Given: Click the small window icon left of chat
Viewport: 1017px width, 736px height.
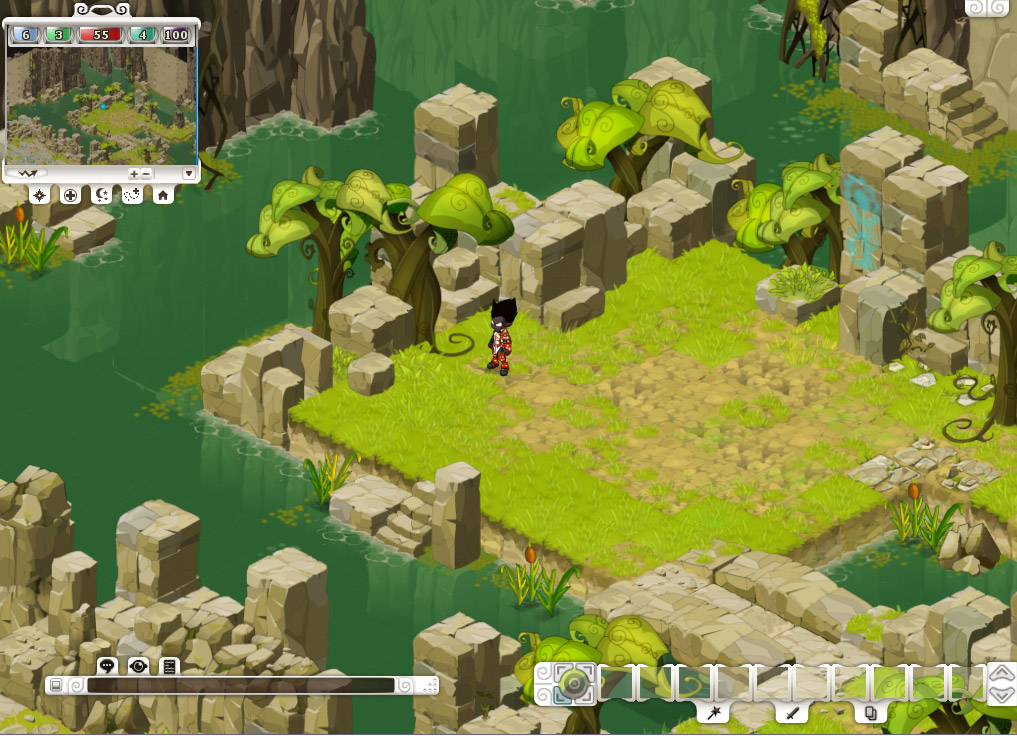Looking at the screenshot, I should pos(56,685).
